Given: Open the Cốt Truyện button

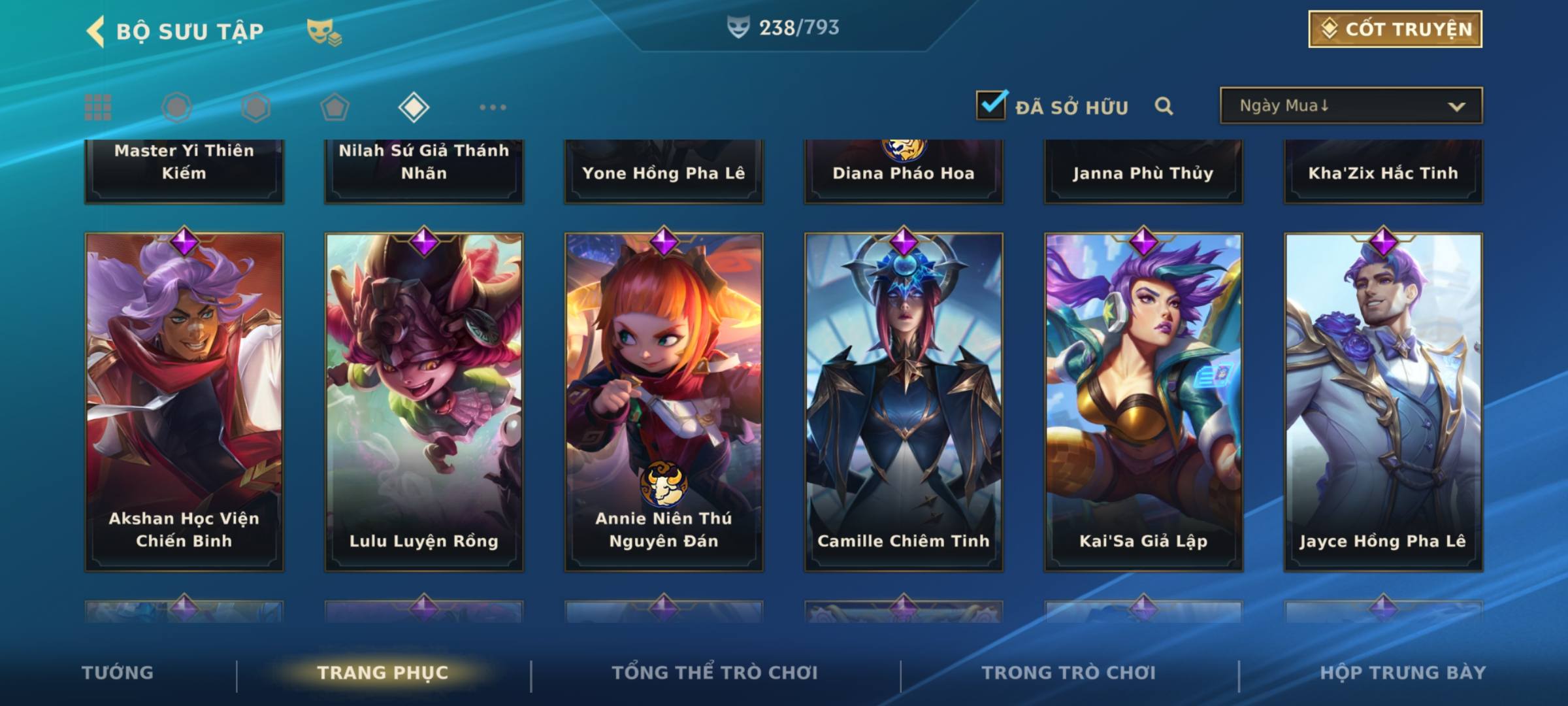Looking at the screenshot, I should 1395,29.
